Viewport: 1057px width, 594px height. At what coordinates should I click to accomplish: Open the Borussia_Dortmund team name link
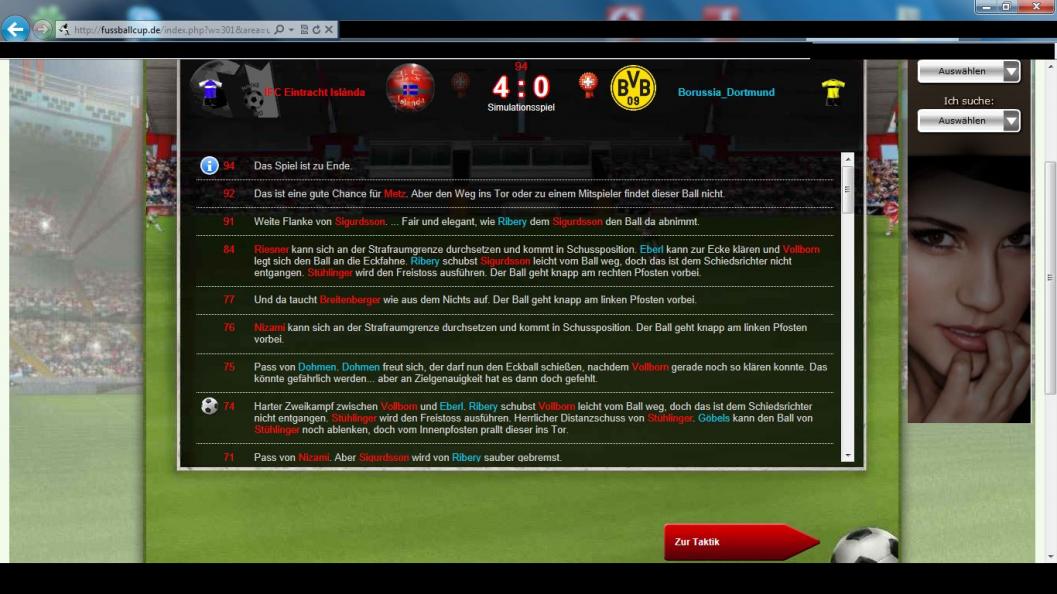pyautogui.click(x=726, y=93)
